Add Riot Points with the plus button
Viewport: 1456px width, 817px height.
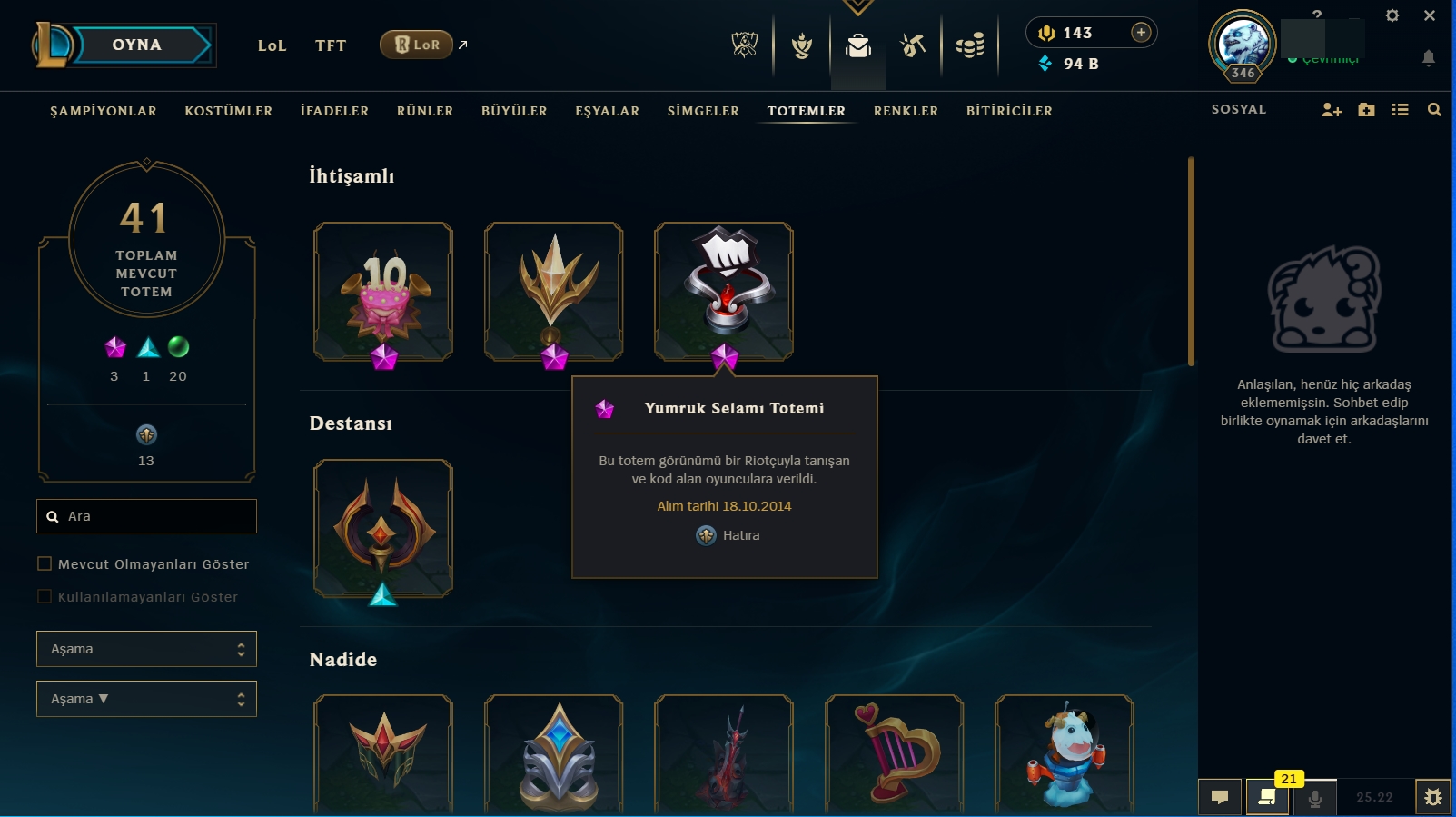coord(1141,33)
